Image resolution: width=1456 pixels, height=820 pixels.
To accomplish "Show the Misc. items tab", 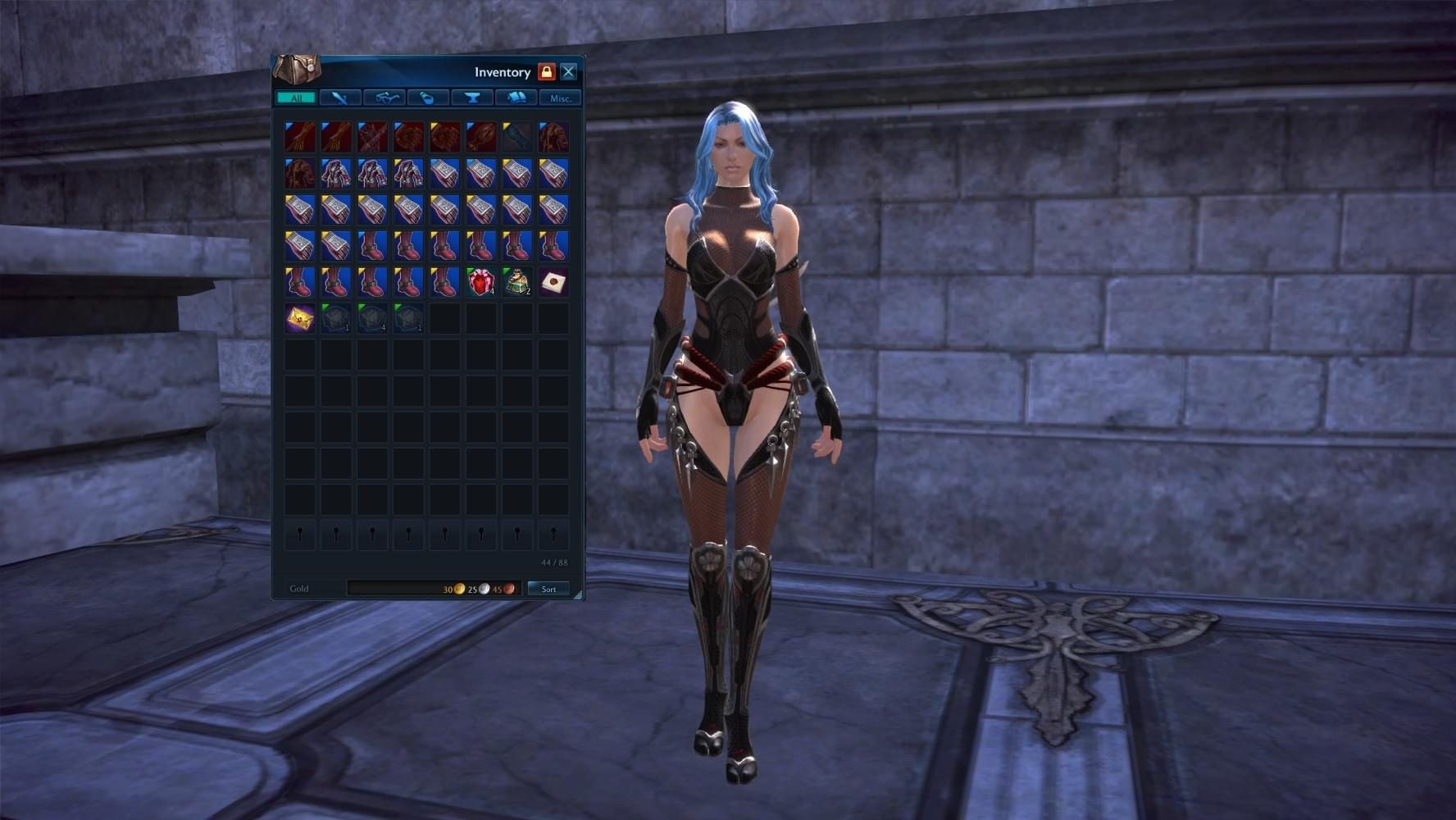I will (x=561, y=98).
